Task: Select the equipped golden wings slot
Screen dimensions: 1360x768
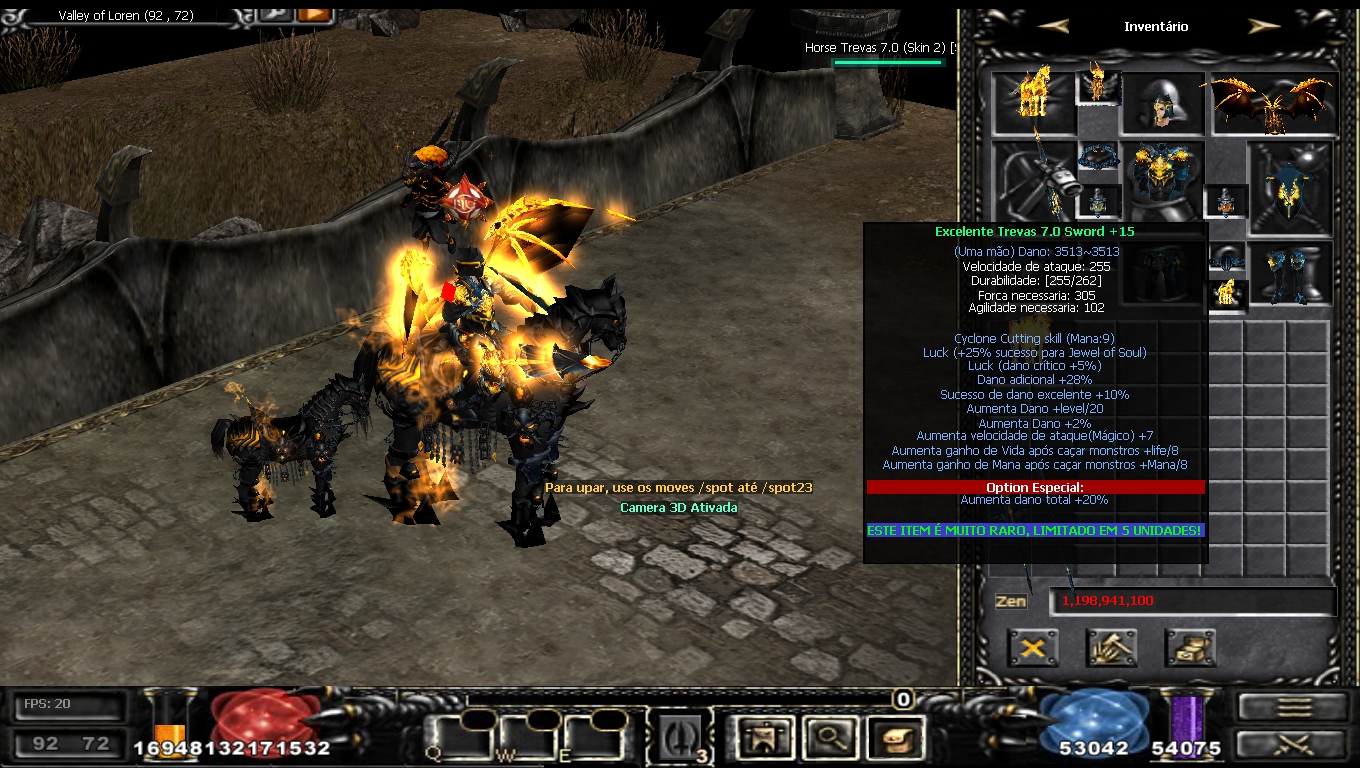Action: tap(1274, 104)
